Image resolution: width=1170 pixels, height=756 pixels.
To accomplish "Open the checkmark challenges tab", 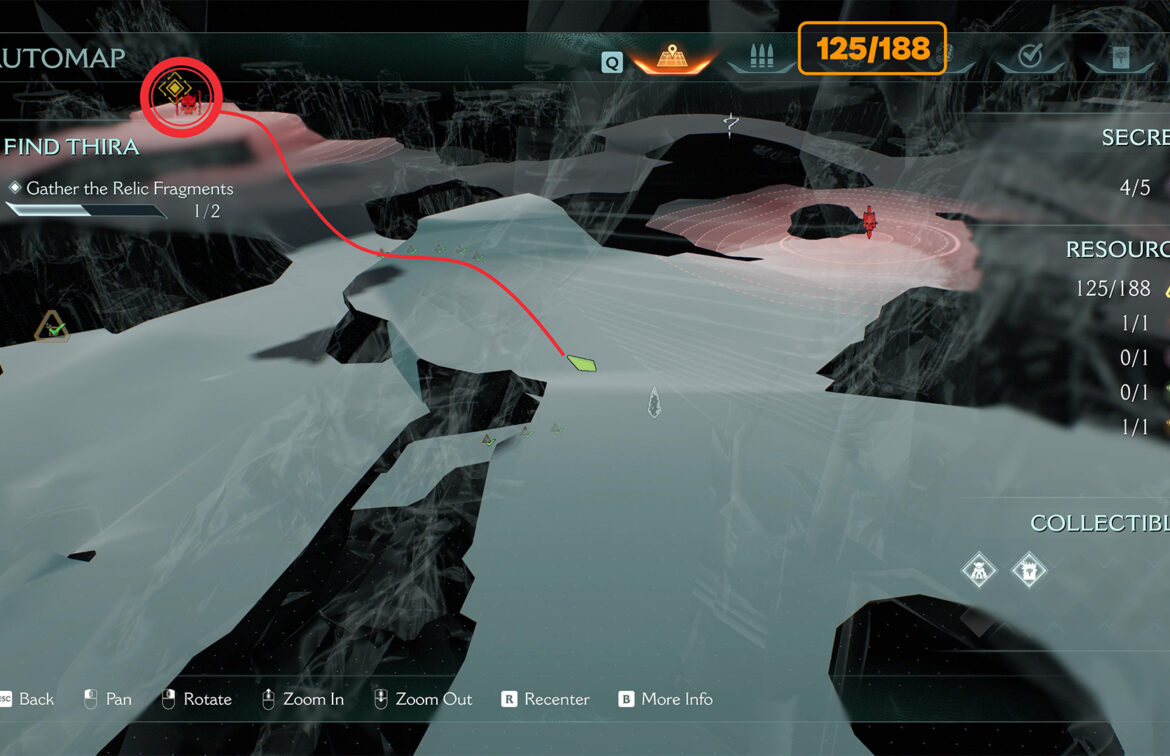I will click(x=1029, y=57).
